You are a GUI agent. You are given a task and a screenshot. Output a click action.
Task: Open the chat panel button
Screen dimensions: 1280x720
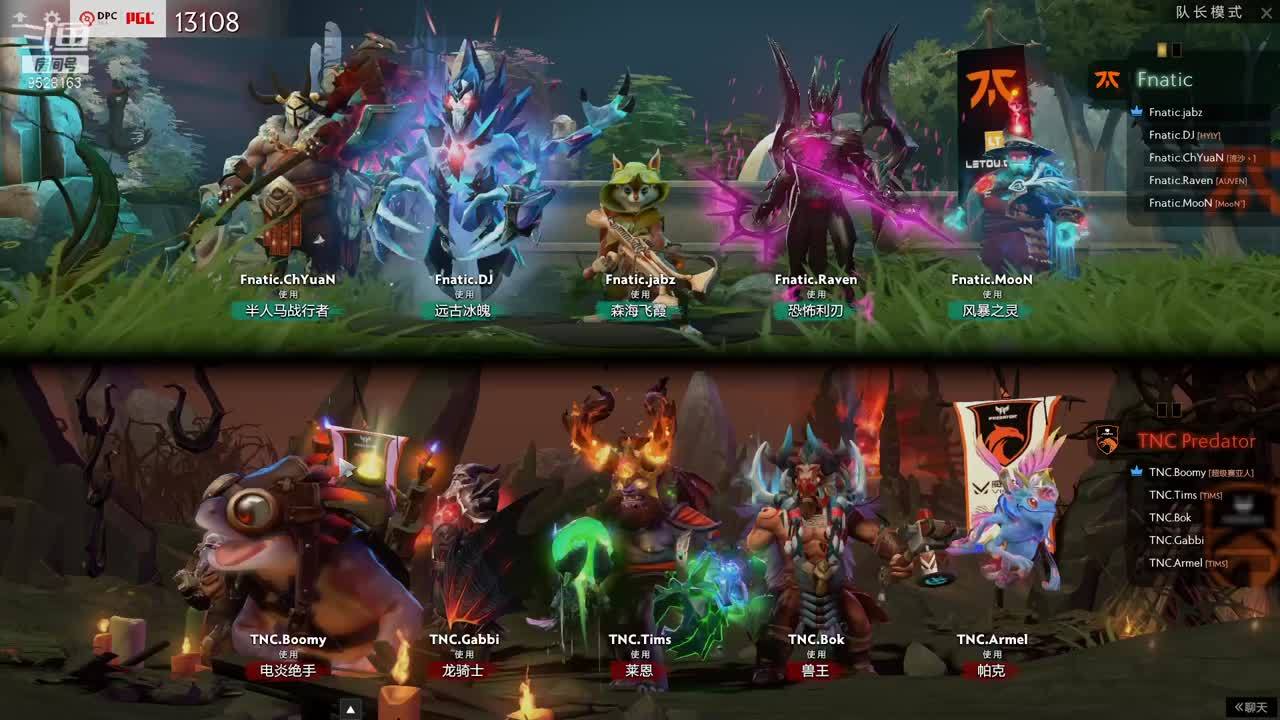(x=1252, y=707)
